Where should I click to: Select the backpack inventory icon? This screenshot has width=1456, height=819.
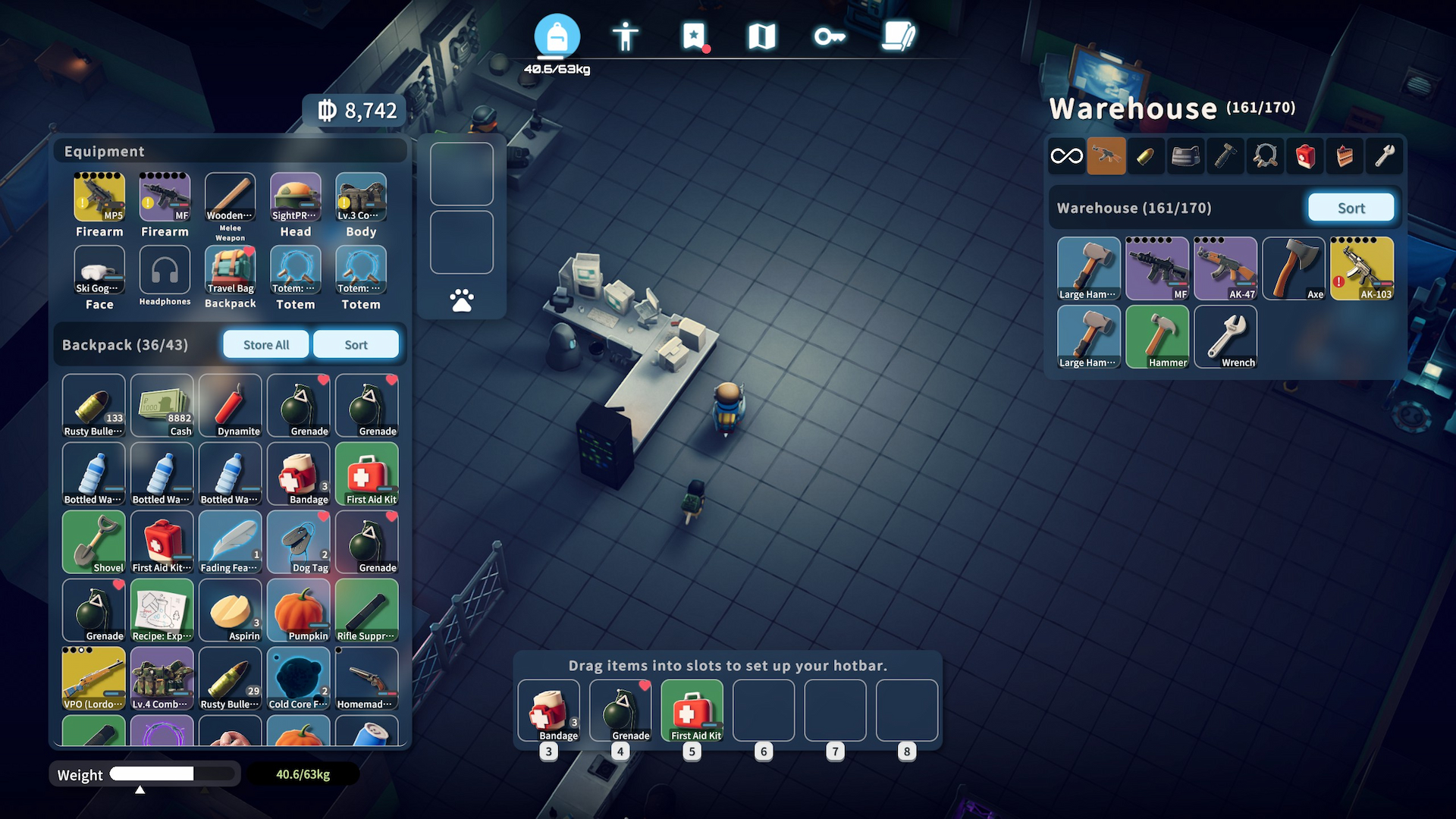point(558,35)
